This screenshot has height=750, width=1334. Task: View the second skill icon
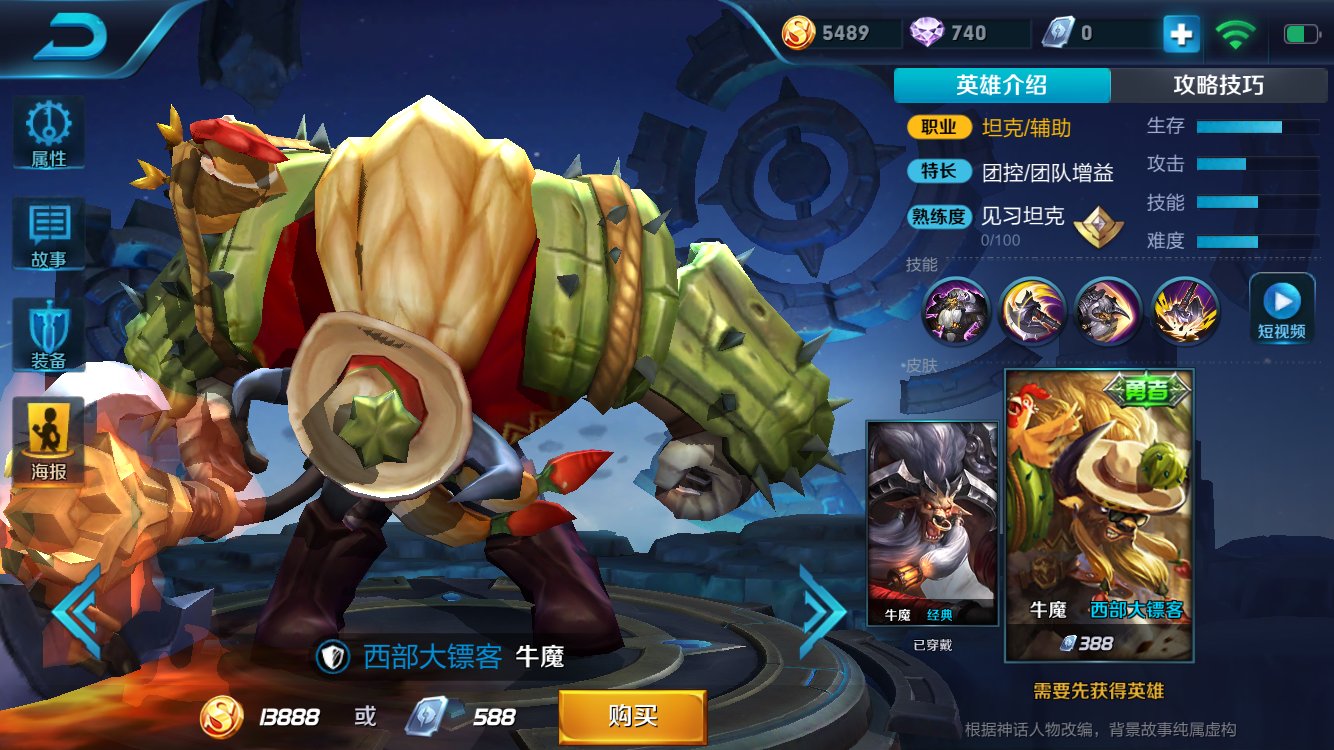1032,311
